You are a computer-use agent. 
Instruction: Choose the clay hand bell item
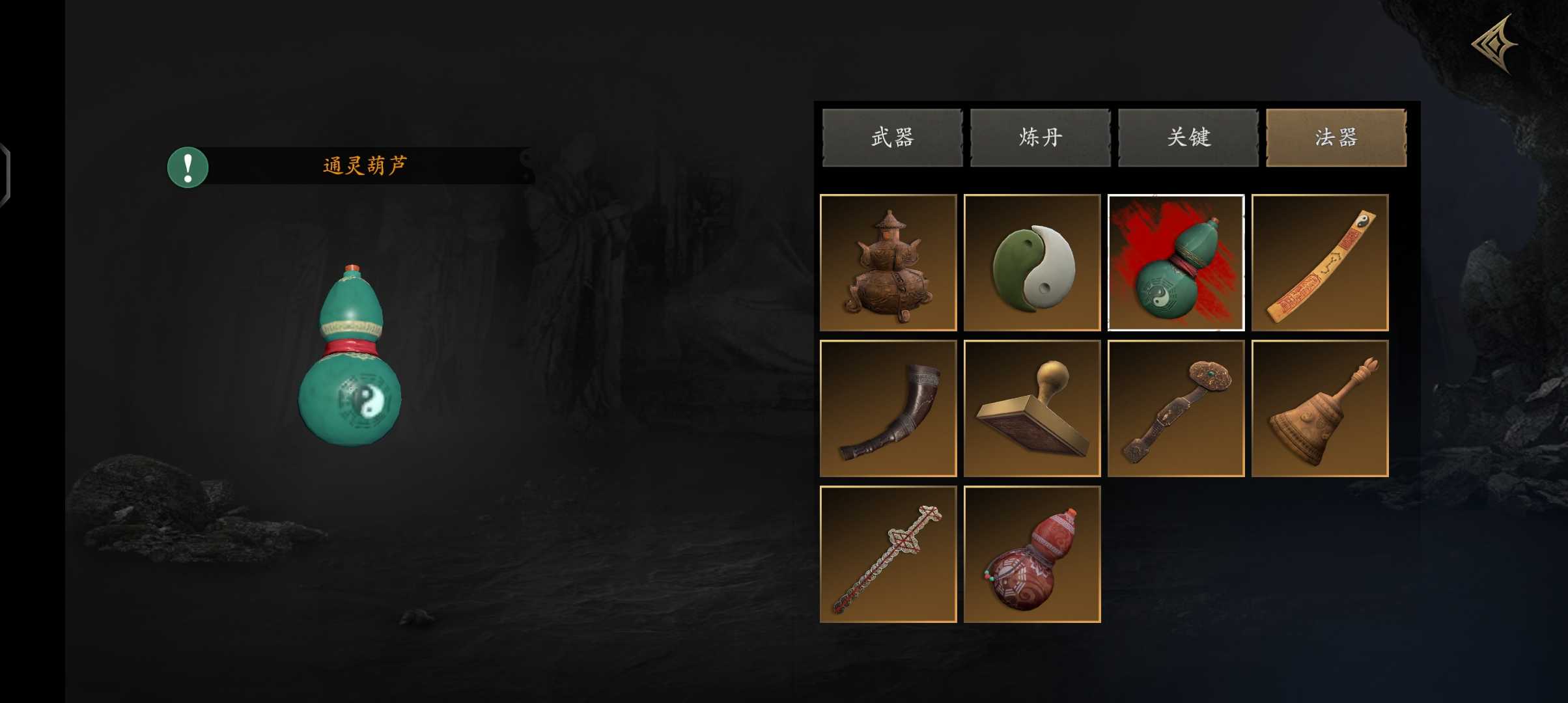tap(1320, 408)
